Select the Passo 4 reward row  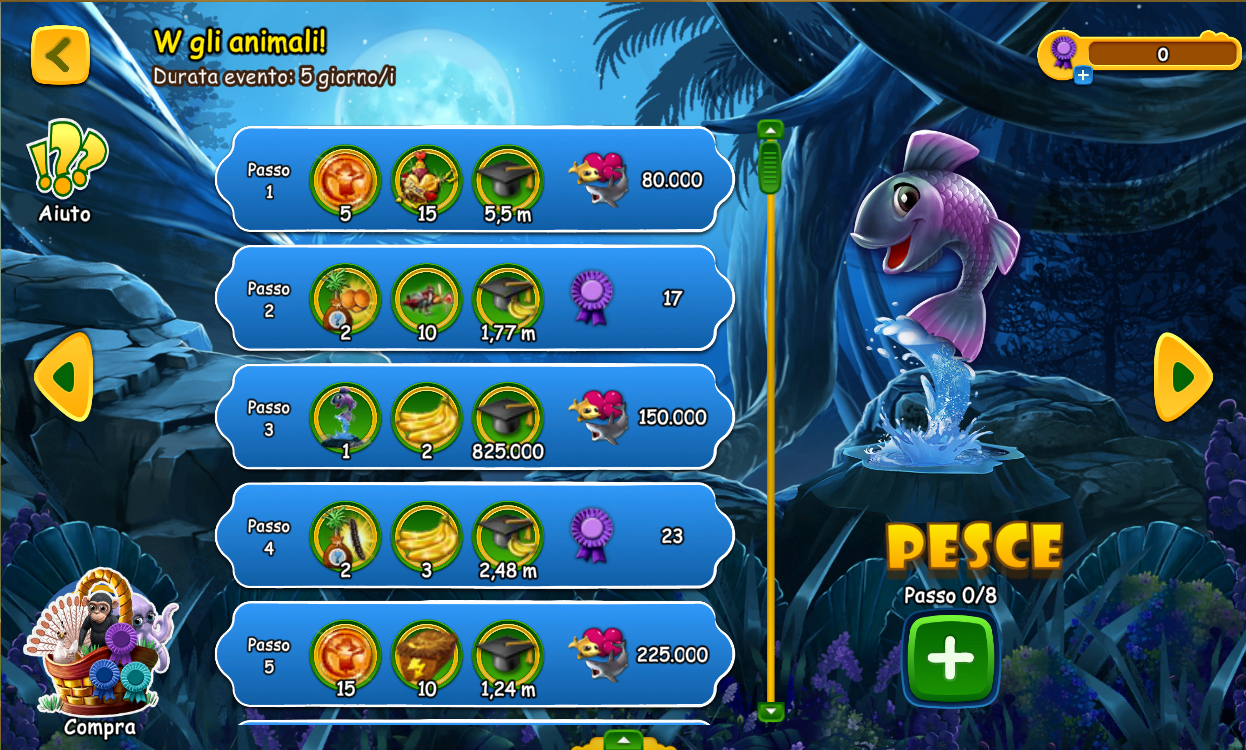475,536
